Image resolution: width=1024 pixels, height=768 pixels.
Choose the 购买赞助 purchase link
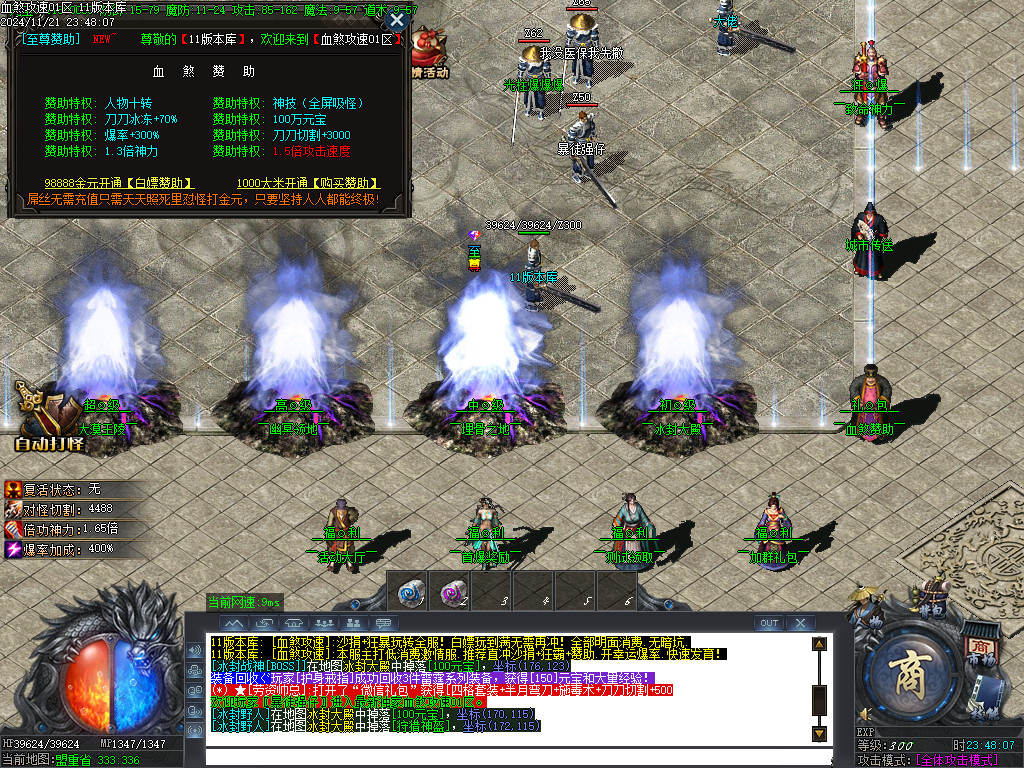pyautogui.click(x=308, y=183)
